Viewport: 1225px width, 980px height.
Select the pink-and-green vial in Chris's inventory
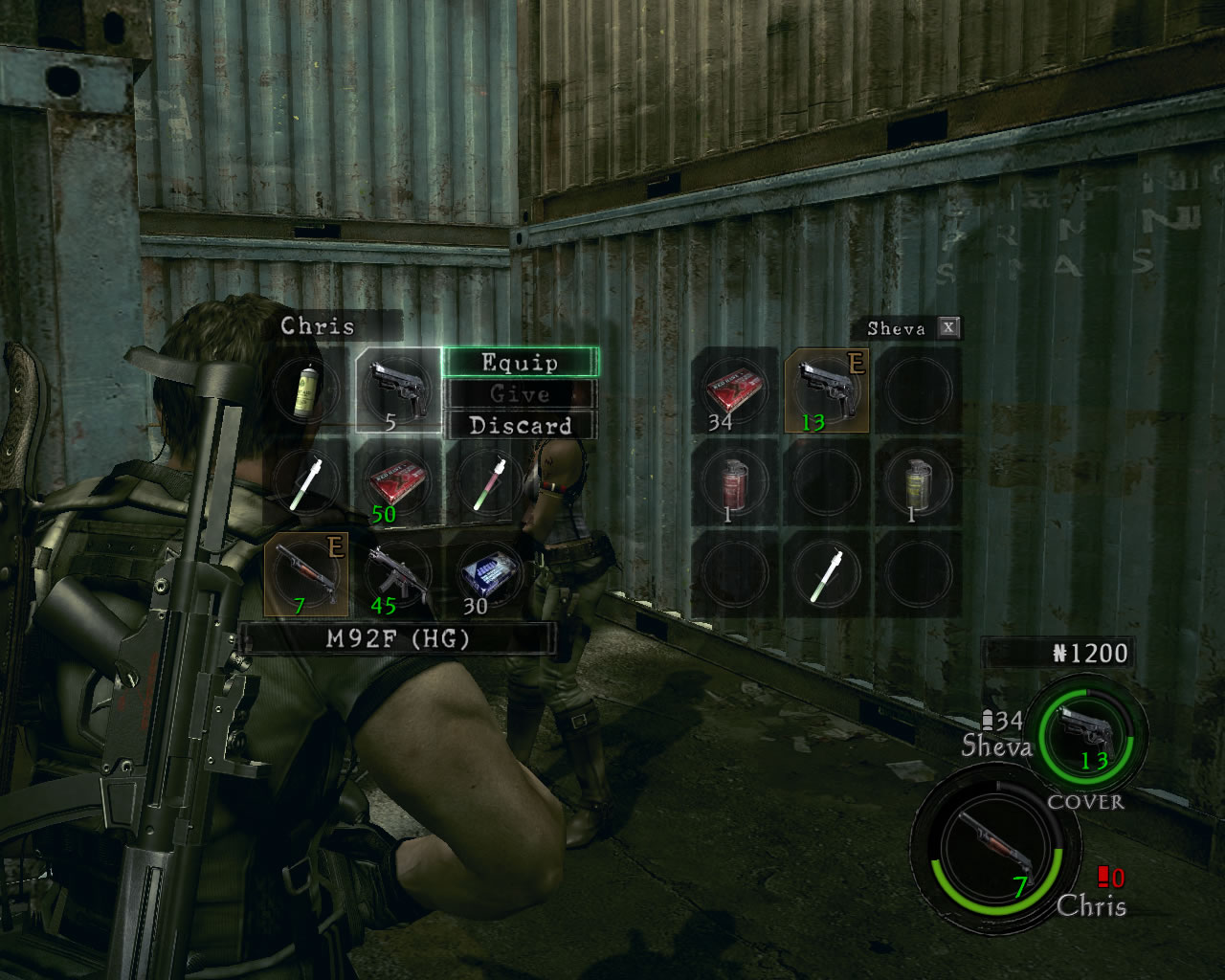[488, 481]
